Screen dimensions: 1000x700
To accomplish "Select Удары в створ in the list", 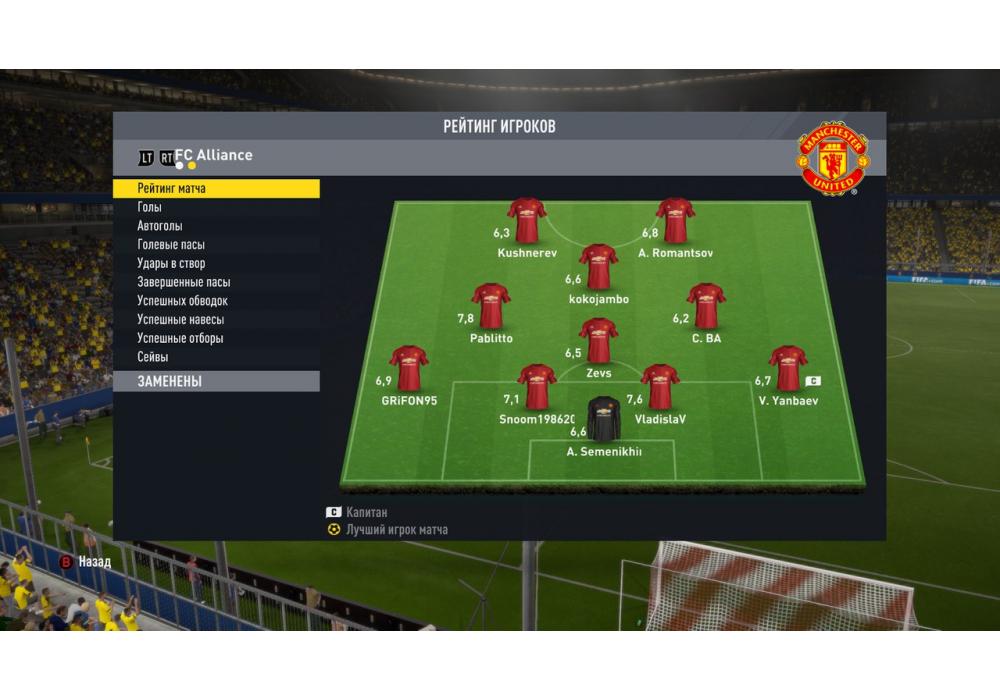I will pos(171,264).
